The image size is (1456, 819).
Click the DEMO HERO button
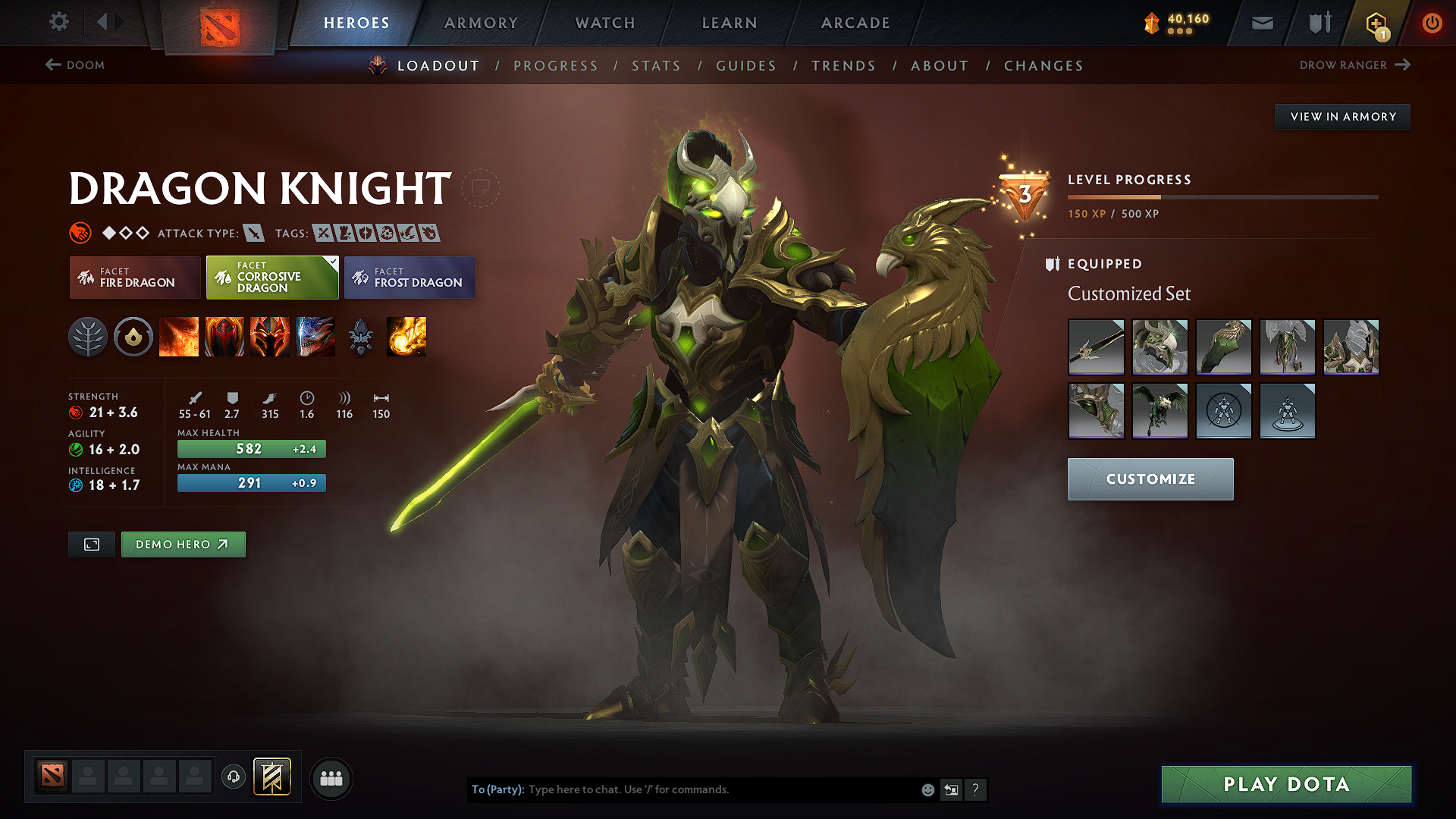tap(183, 544)
